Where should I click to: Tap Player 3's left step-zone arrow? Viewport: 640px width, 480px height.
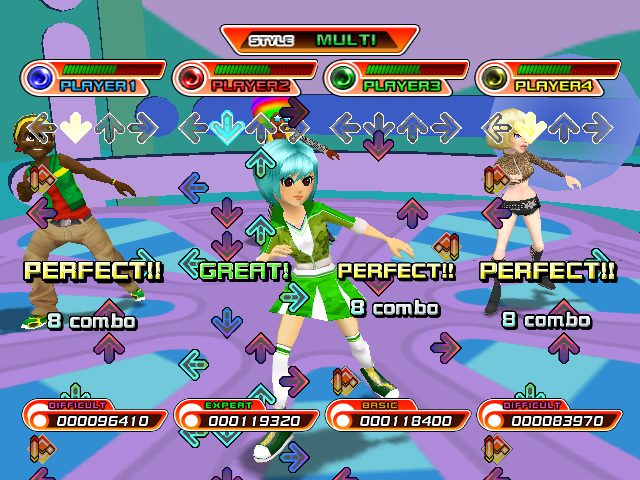click(x=344, y=126)
